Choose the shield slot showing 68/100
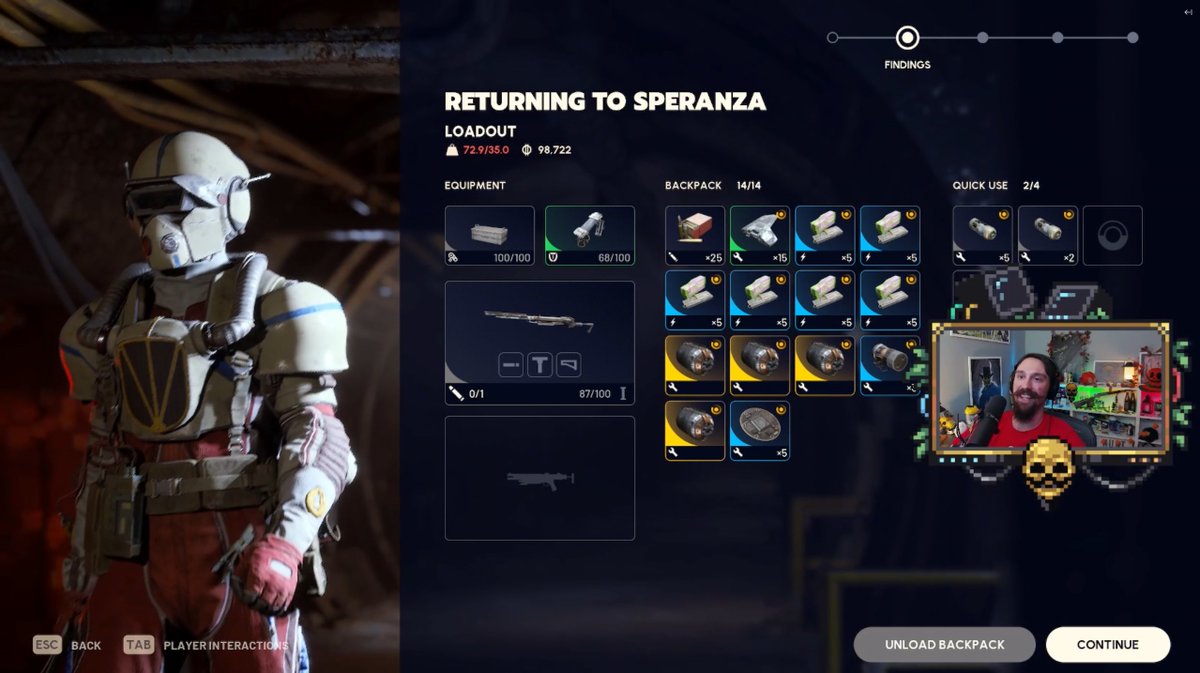Image resolution: width=1200 pixels, height=673 pixels. (590, 235)
